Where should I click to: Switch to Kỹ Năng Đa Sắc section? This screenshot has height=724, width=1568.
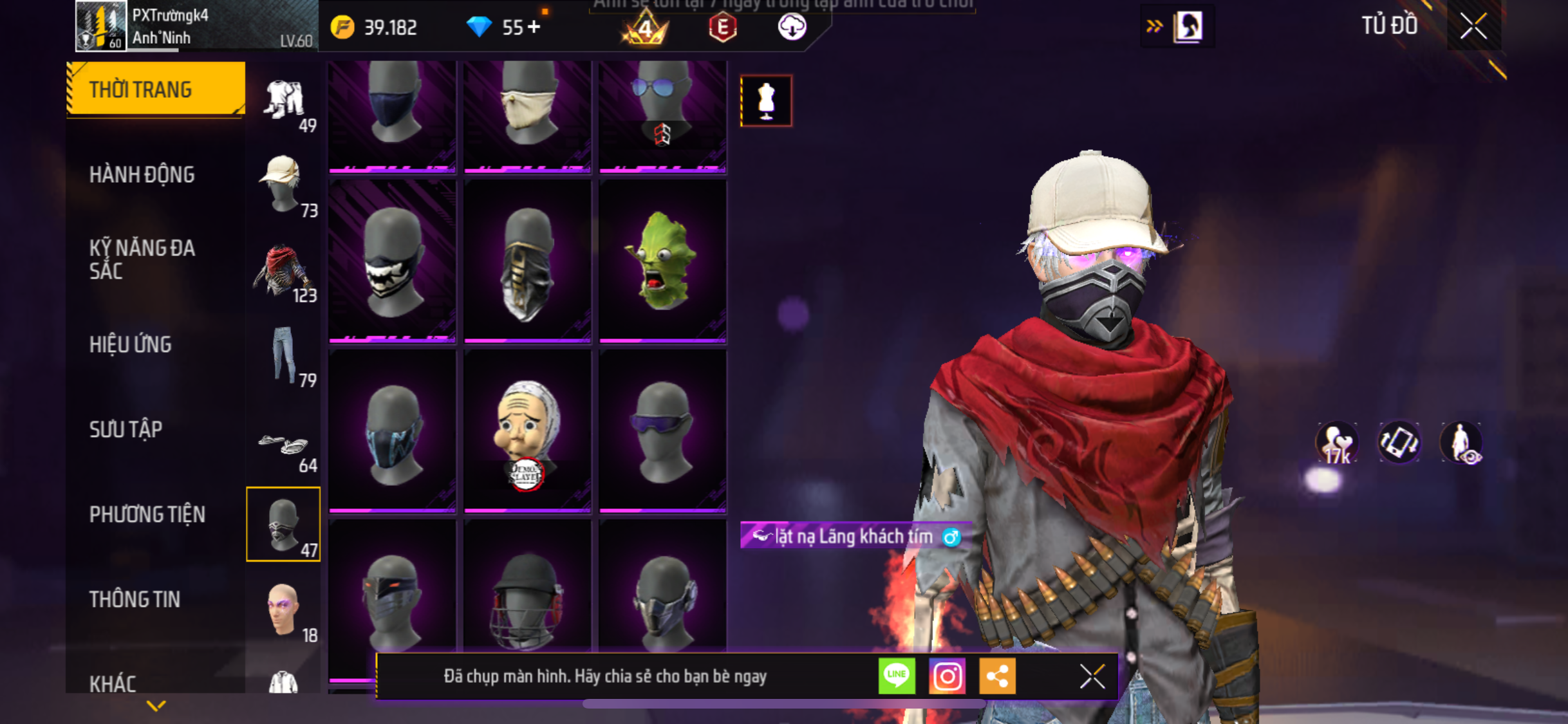tap(142, 259)
